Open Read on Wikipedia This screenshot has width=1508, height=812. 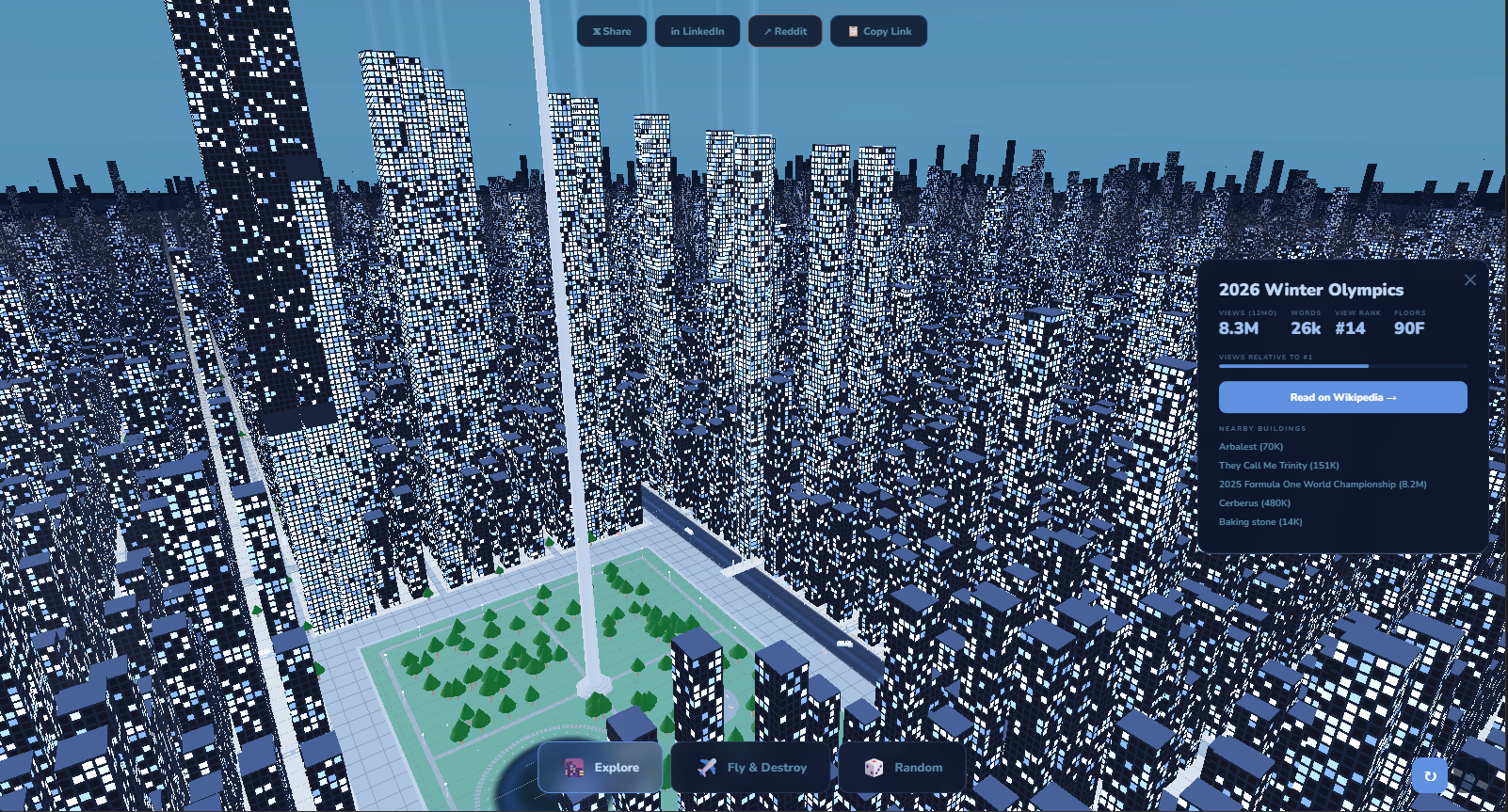[1343, 396]
